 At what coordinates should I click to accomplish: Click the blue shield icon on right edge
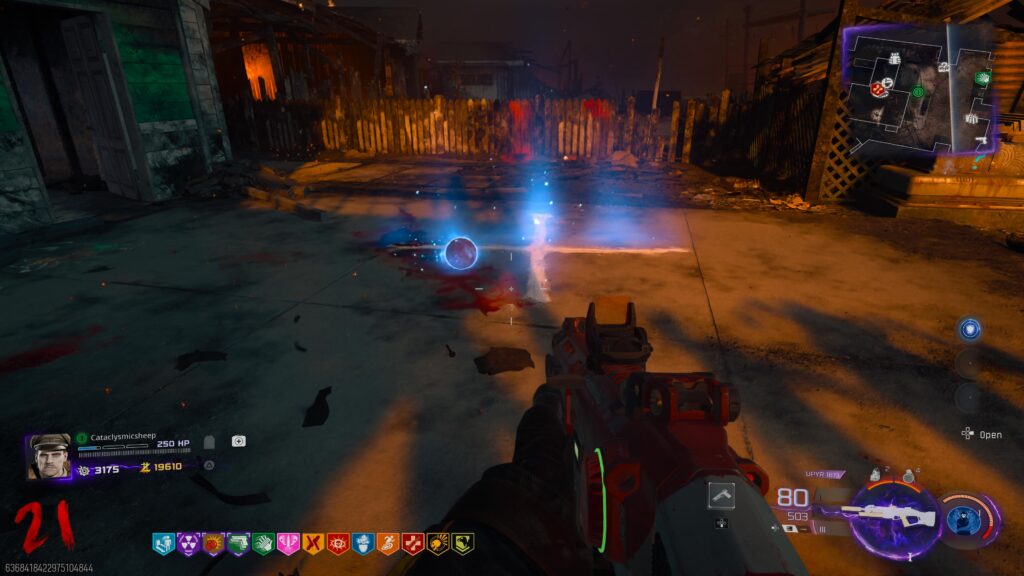[968, 329]
